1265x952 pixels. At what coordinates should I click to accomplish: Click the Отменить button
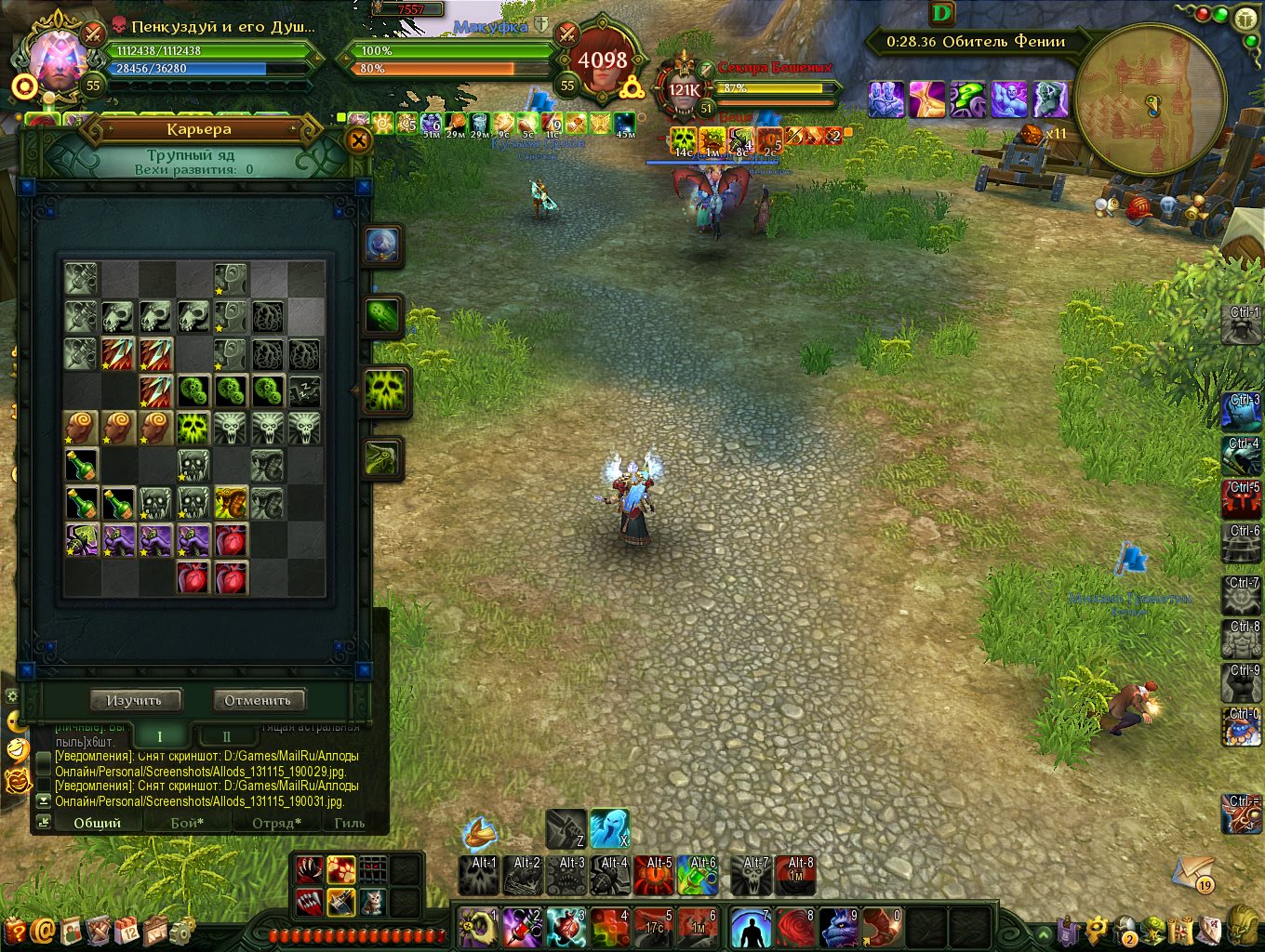tap(258, 700)
